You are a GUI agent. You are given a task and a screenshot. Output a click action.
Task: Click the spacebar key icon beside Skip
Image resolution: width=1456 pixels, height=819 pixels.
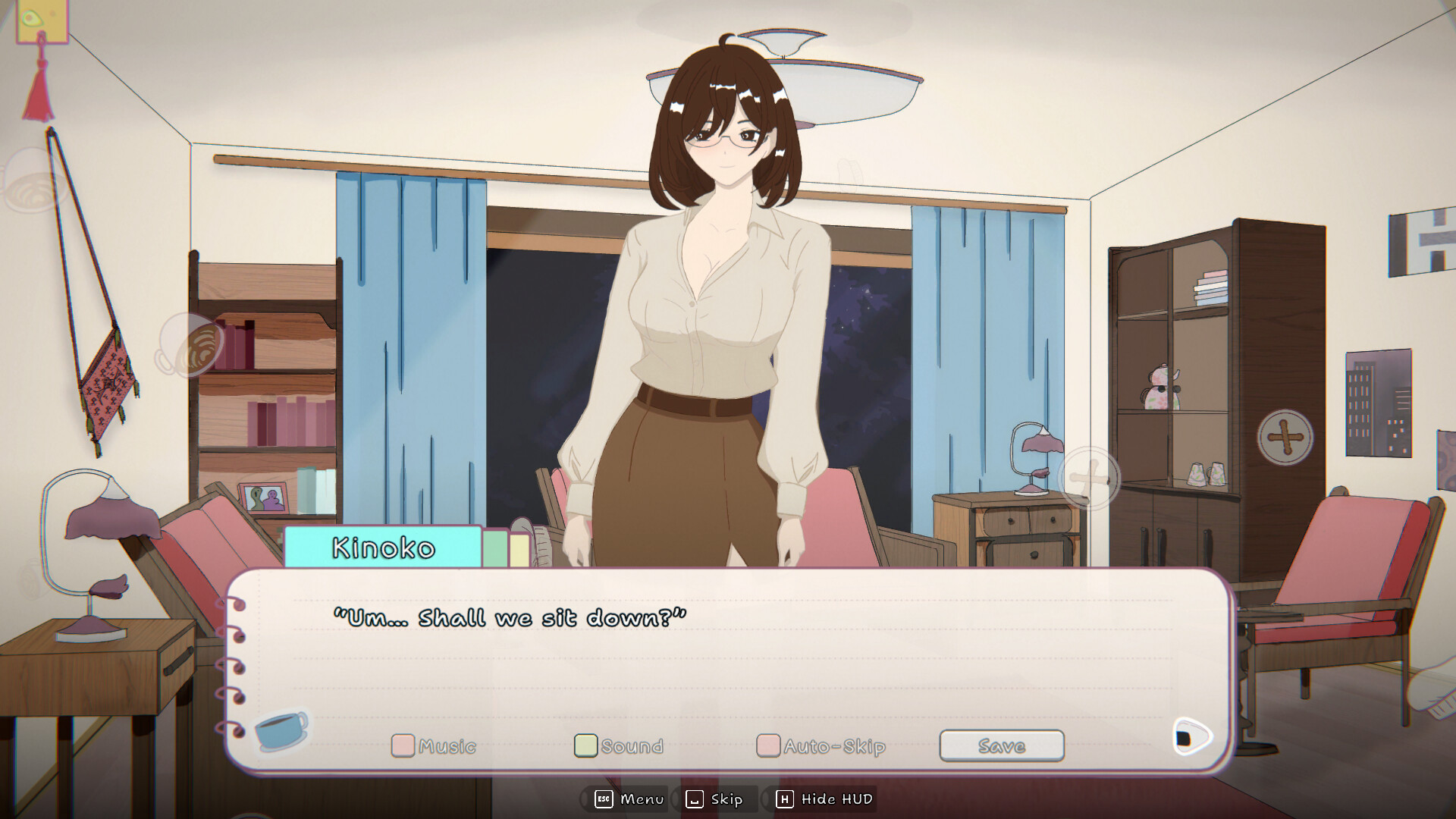[695, 799]
